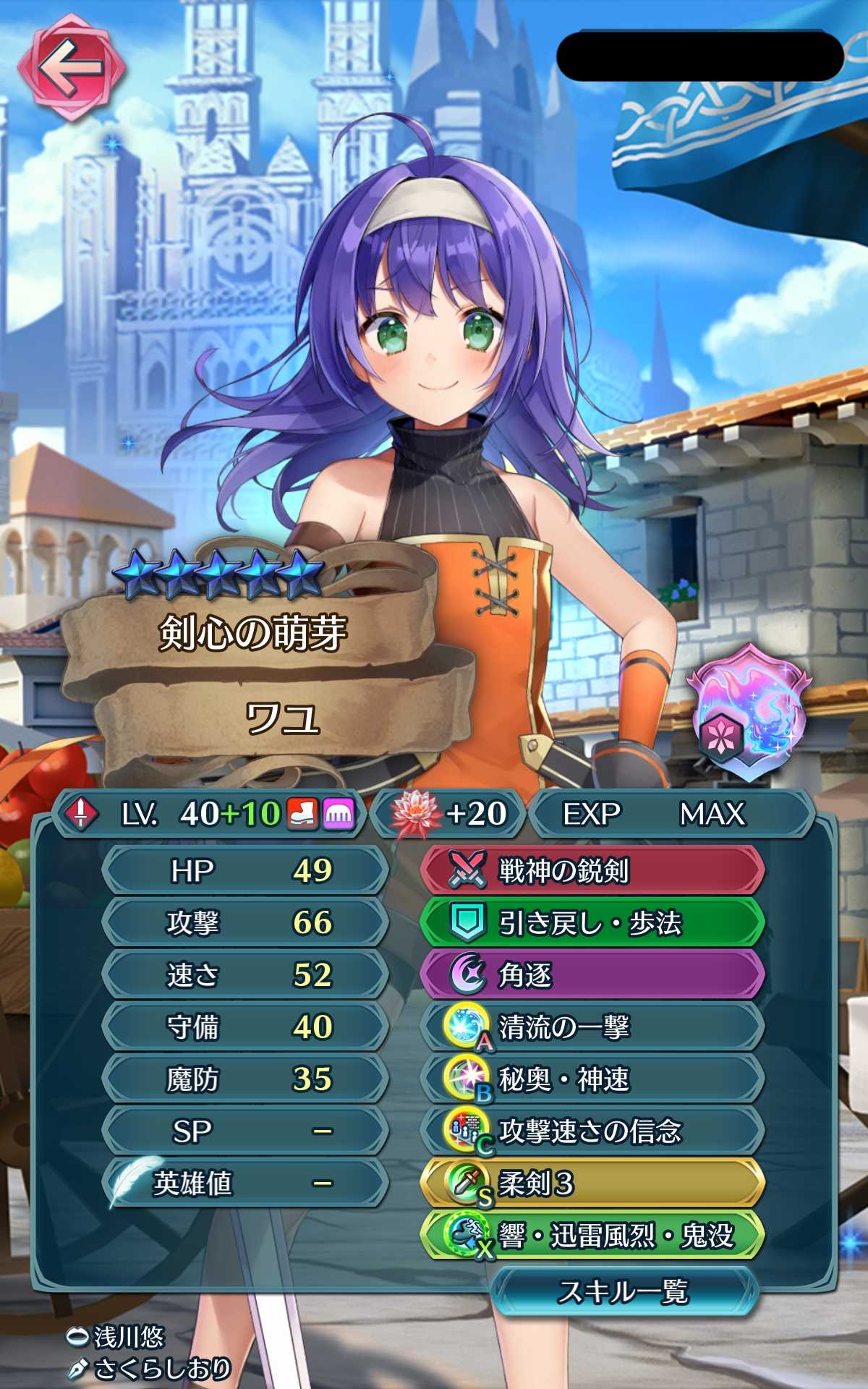
Task: Tap the dragonflower +20 indicator
Action: (448, 814)
